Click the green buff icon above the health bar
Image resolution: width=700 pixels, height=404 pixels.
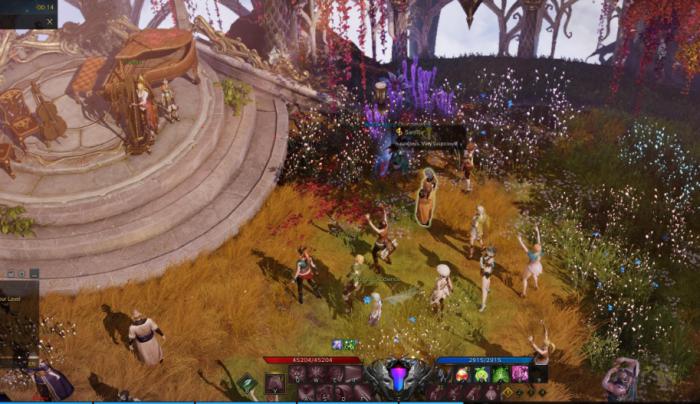350,345
